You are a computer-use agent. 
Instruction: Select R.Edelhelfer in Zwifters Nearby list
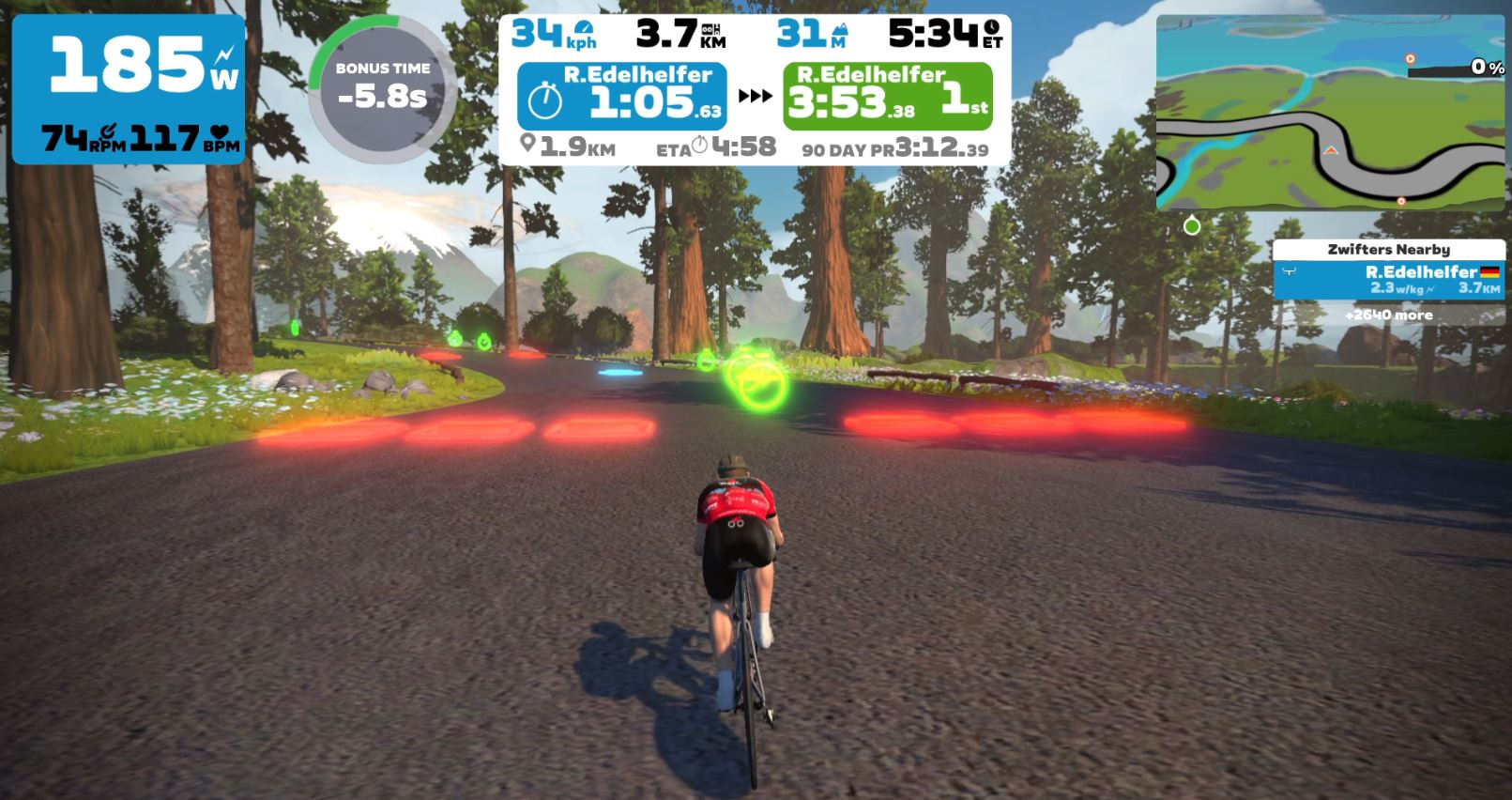tap(1388, 280)
